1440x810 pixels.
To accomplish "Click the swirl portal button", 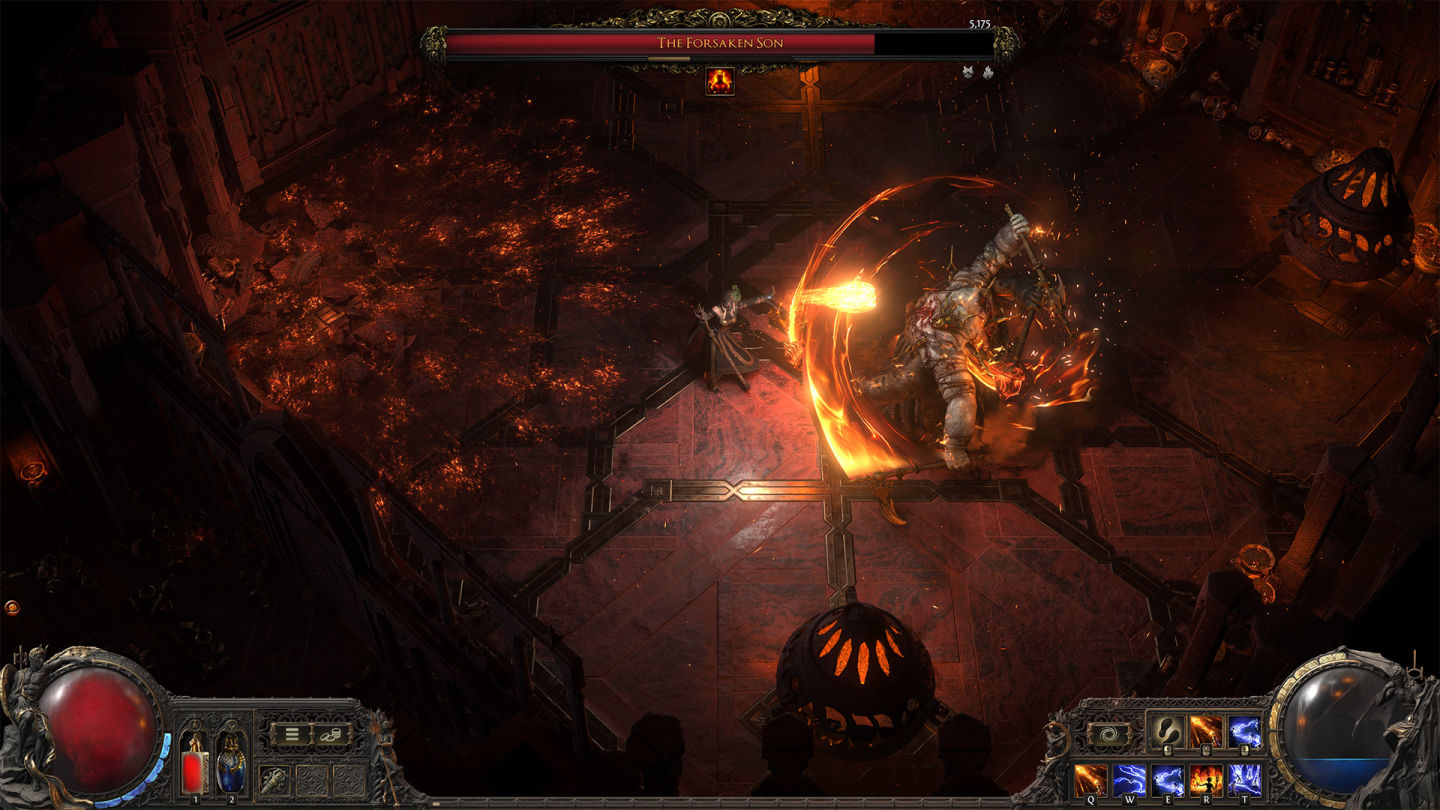I will point(1109,734).
